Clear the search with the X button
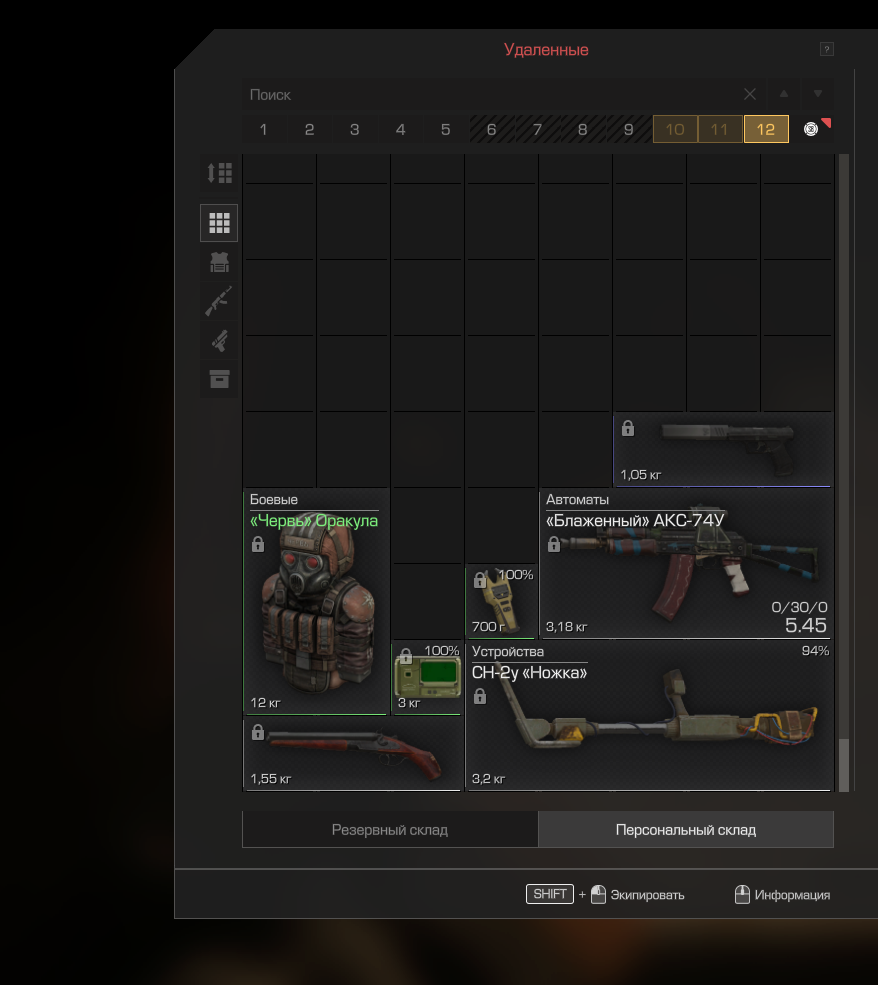Image resolution: width=878 pixels, height=985 pixels. pyautogui.click(x=750, y=94)
